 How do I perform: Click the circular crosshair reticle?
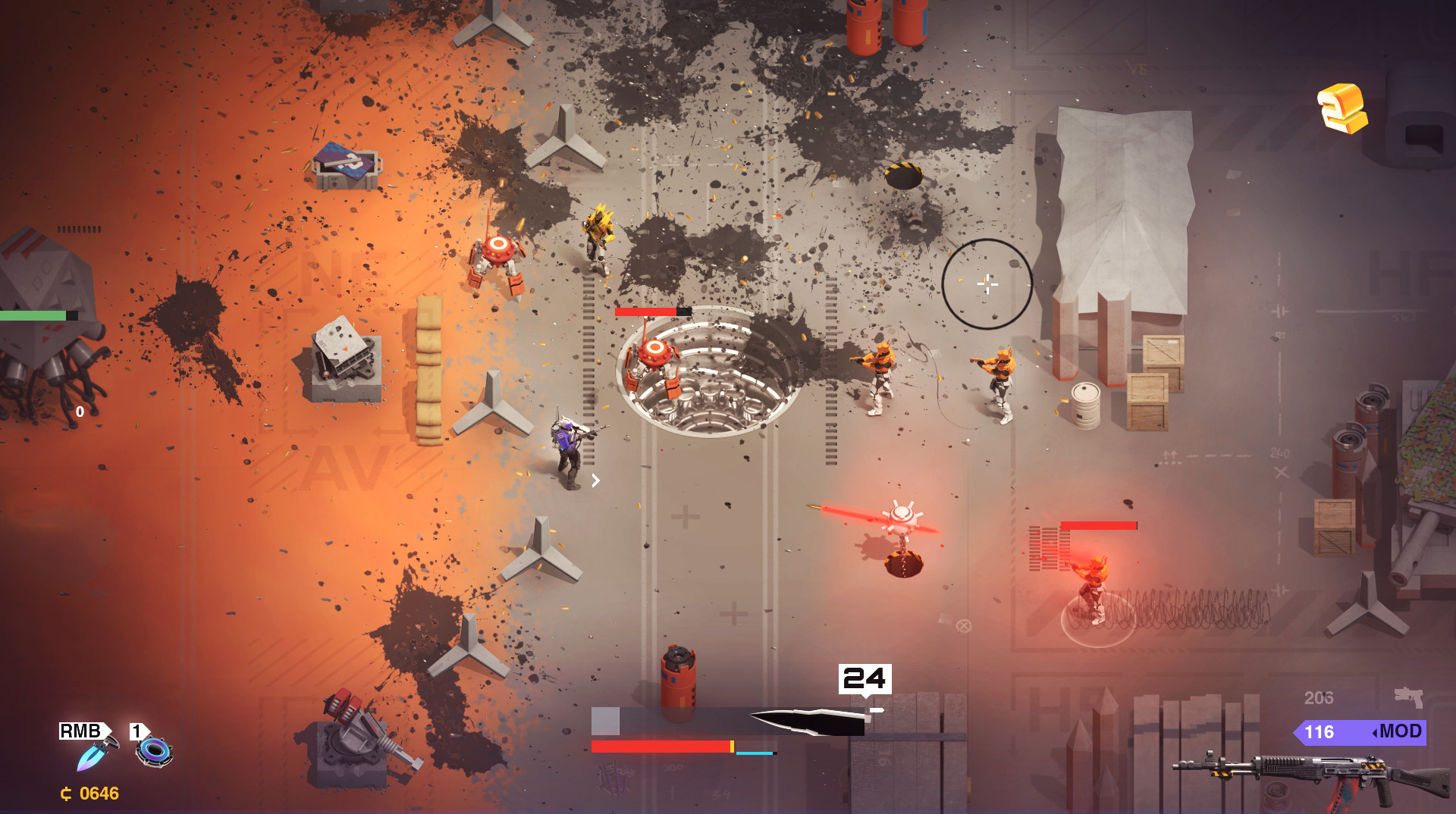tap(987, 285)
